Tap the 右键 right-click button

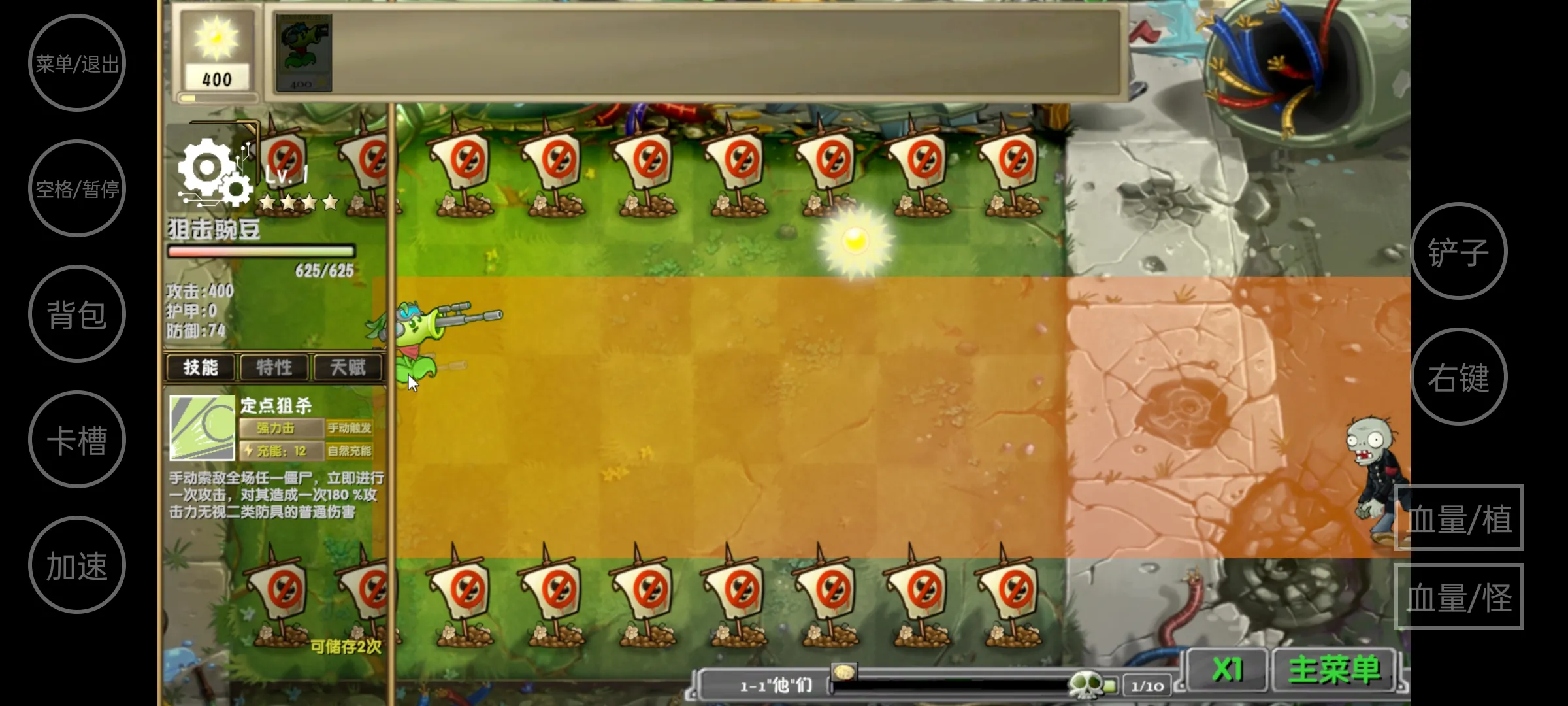[x=1458, y=377]
